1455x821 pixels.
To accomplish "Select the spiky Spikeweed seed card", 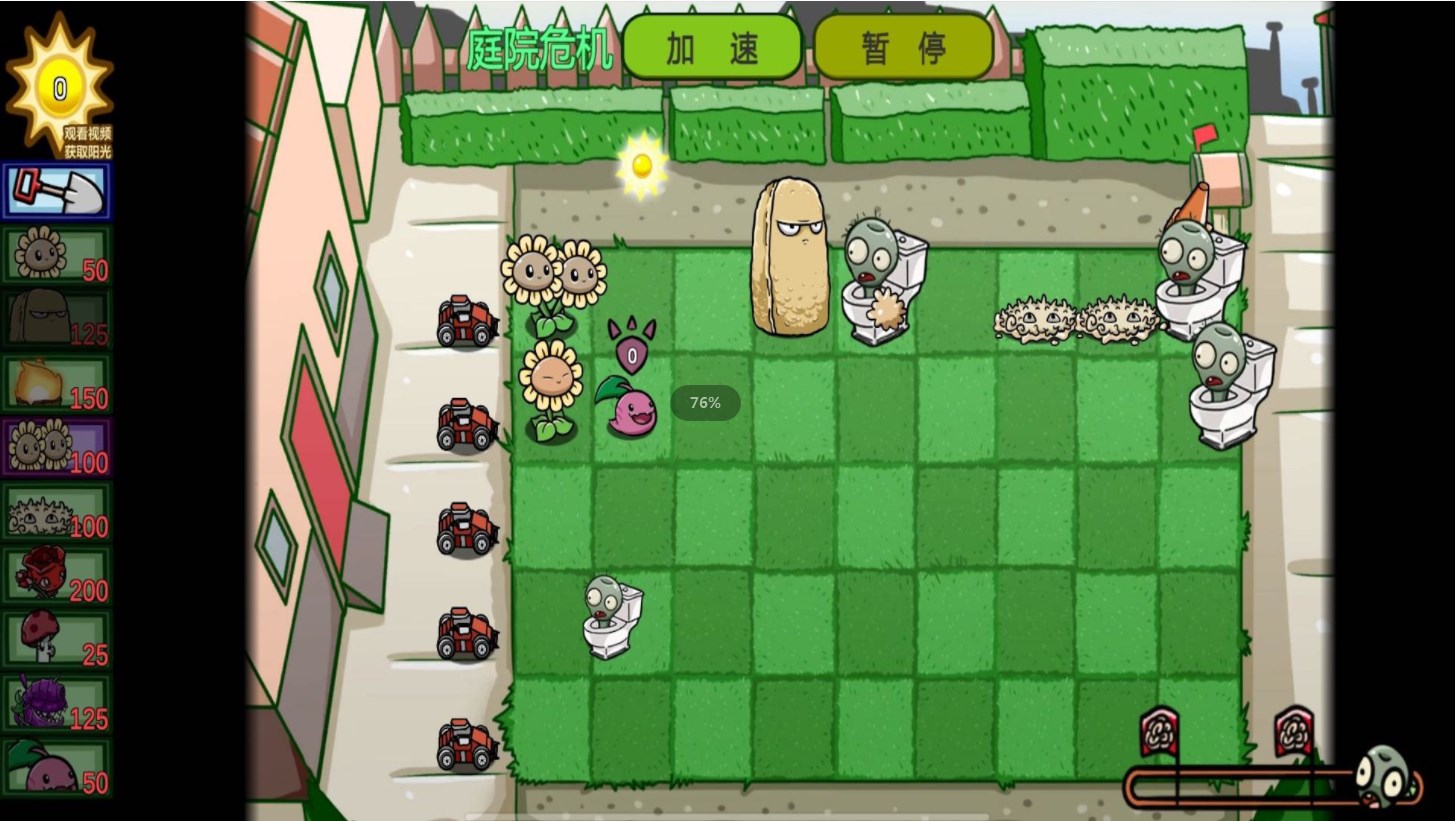I will coord(57,512).
